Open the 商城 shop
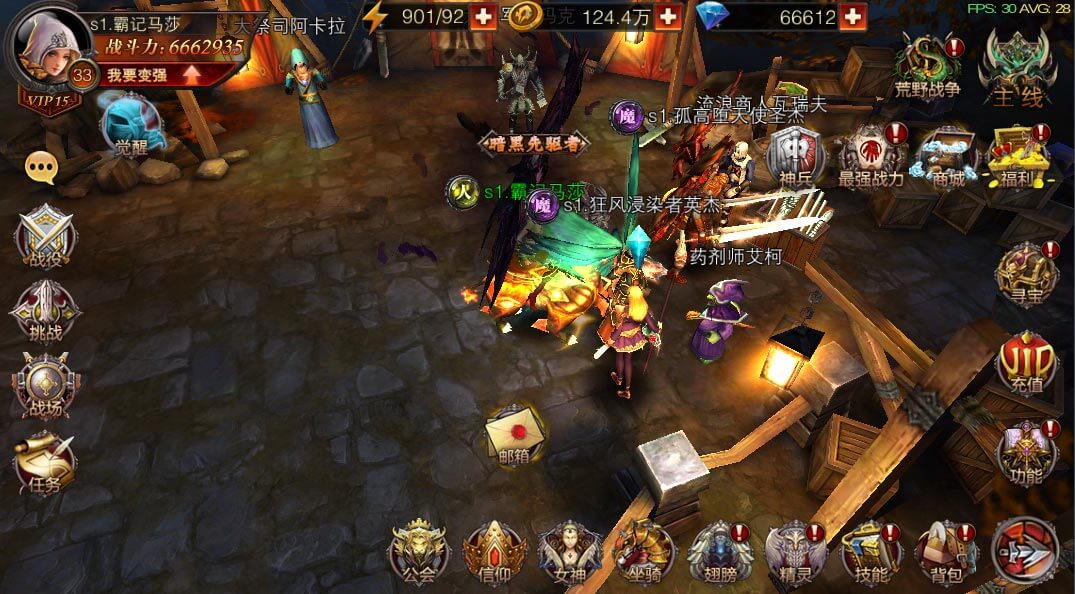Viewport: 1075px width, 594px height. pos(945,155)
